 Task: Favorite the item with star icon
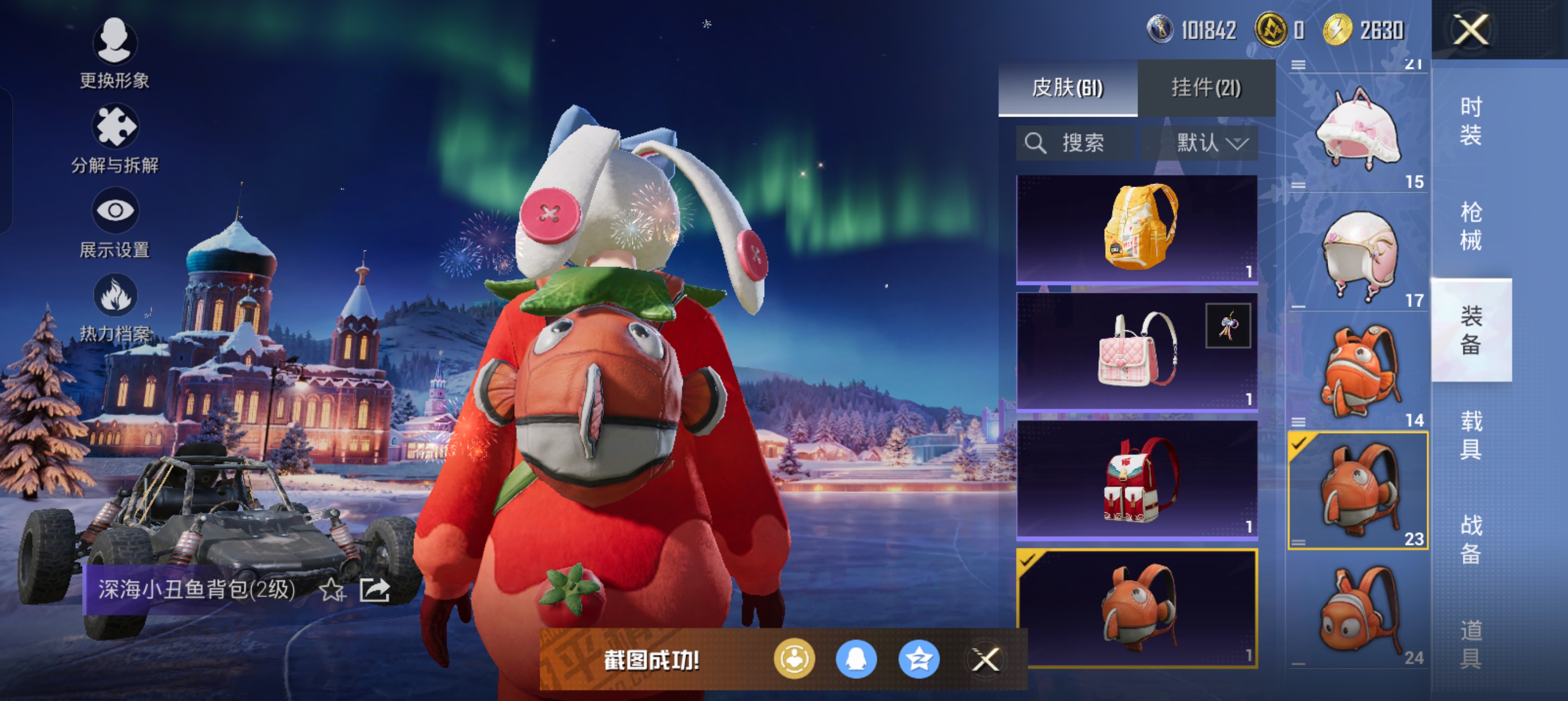click(333, 589)
